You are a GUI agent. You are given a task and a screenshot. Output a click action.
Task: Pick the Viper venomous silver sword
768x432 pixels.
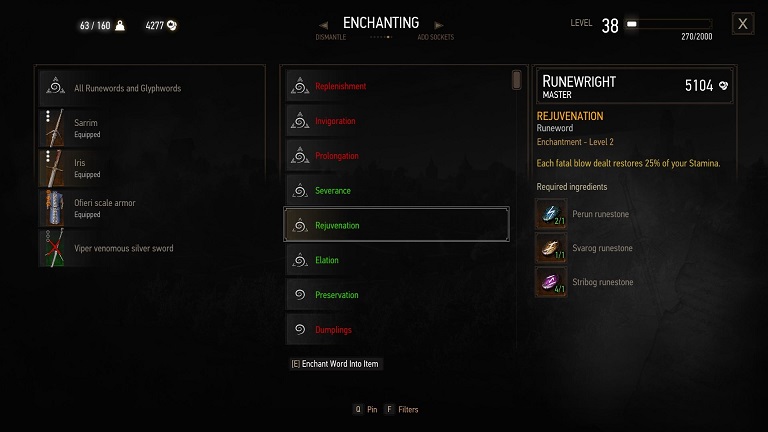coord(150,248)
